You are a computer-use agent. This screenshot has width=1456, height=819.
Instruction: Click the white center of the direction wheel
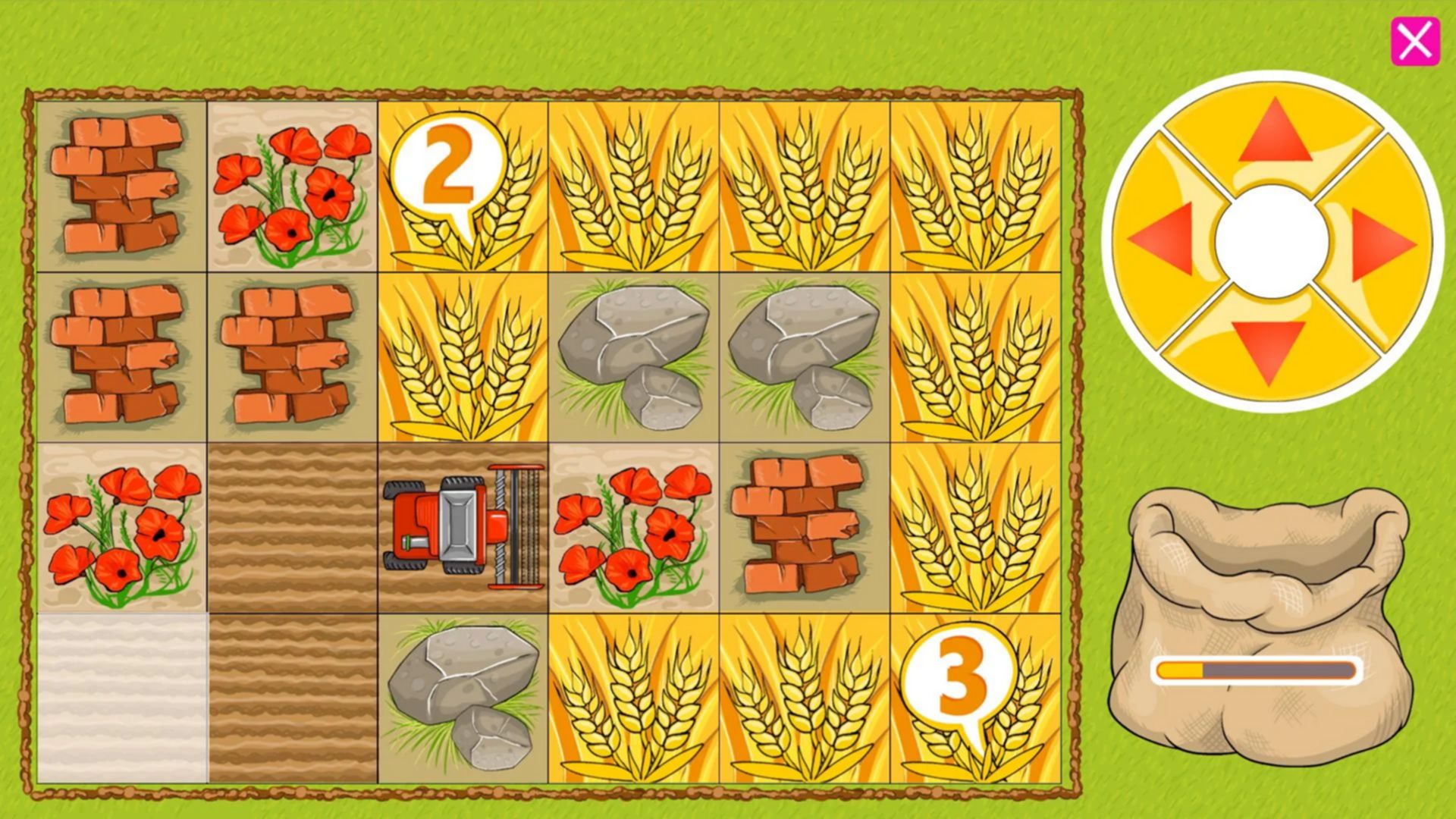coord(1272,241)
